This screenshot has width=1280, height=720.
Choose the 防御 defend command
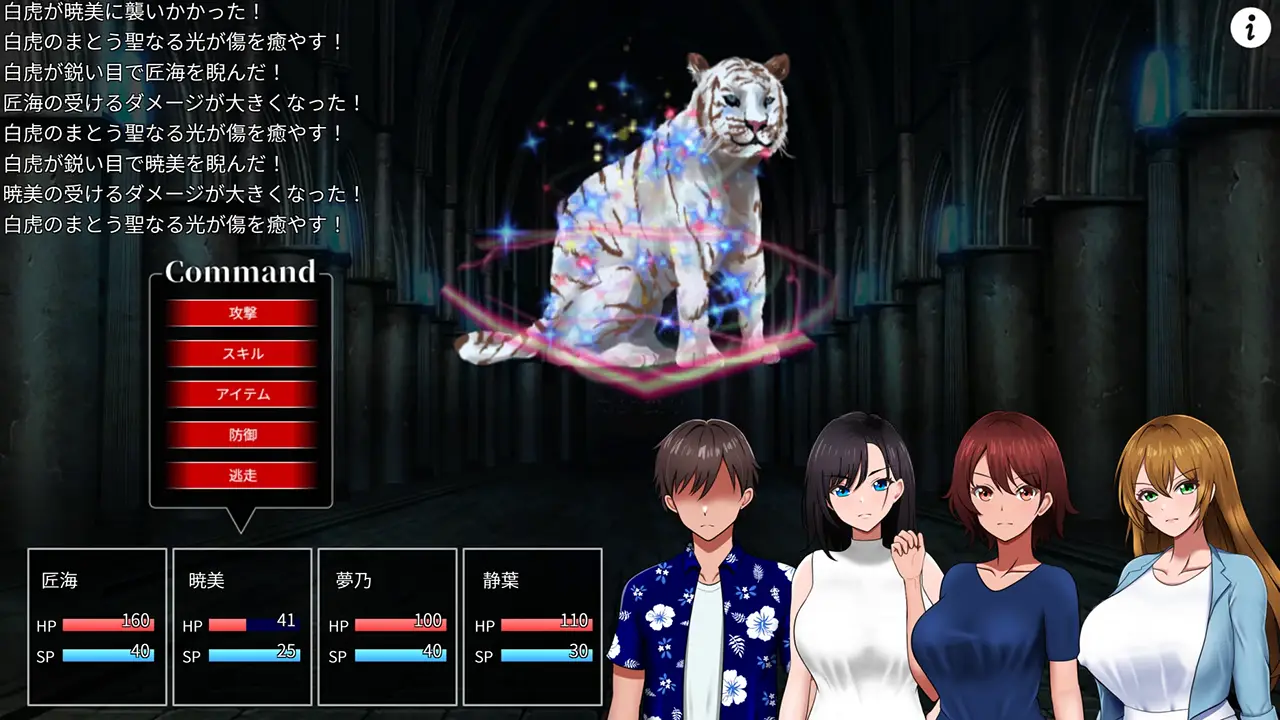click(242, 435)
